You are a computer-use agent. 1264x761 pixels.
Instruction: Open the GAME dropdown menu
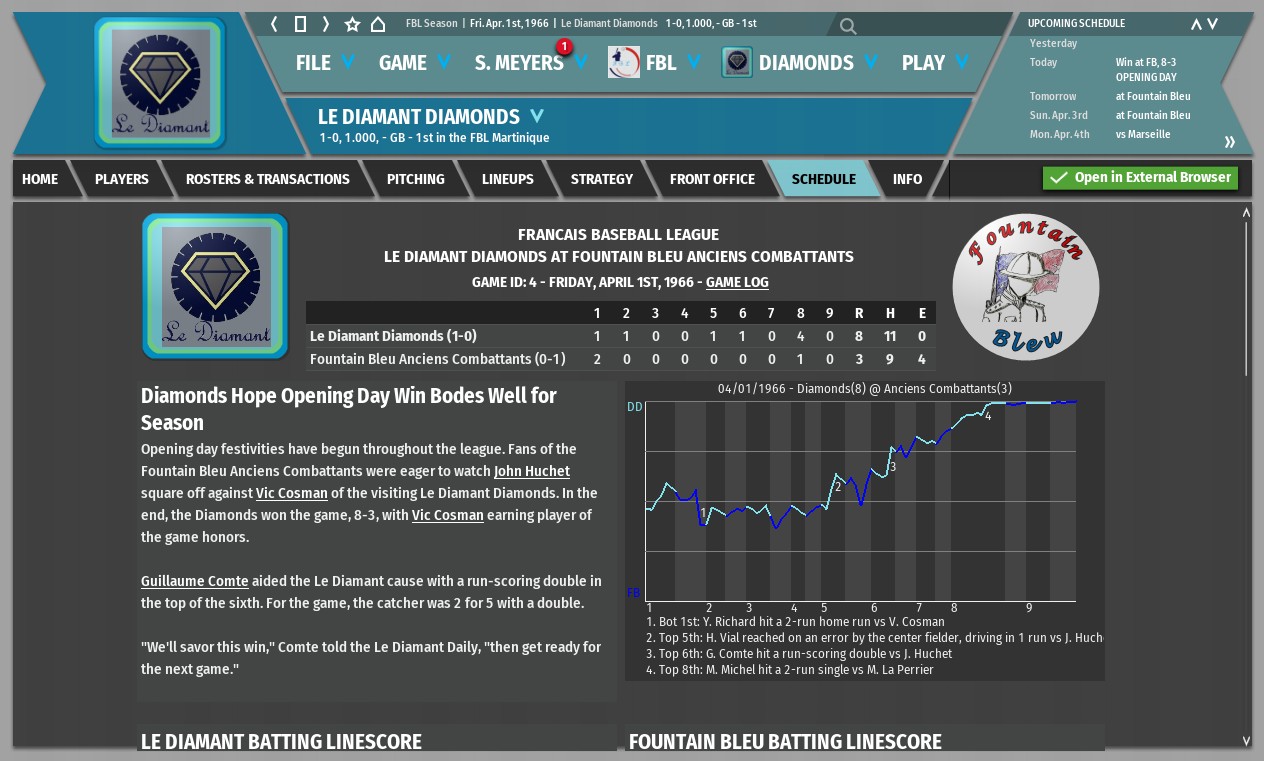pos(415,63)
